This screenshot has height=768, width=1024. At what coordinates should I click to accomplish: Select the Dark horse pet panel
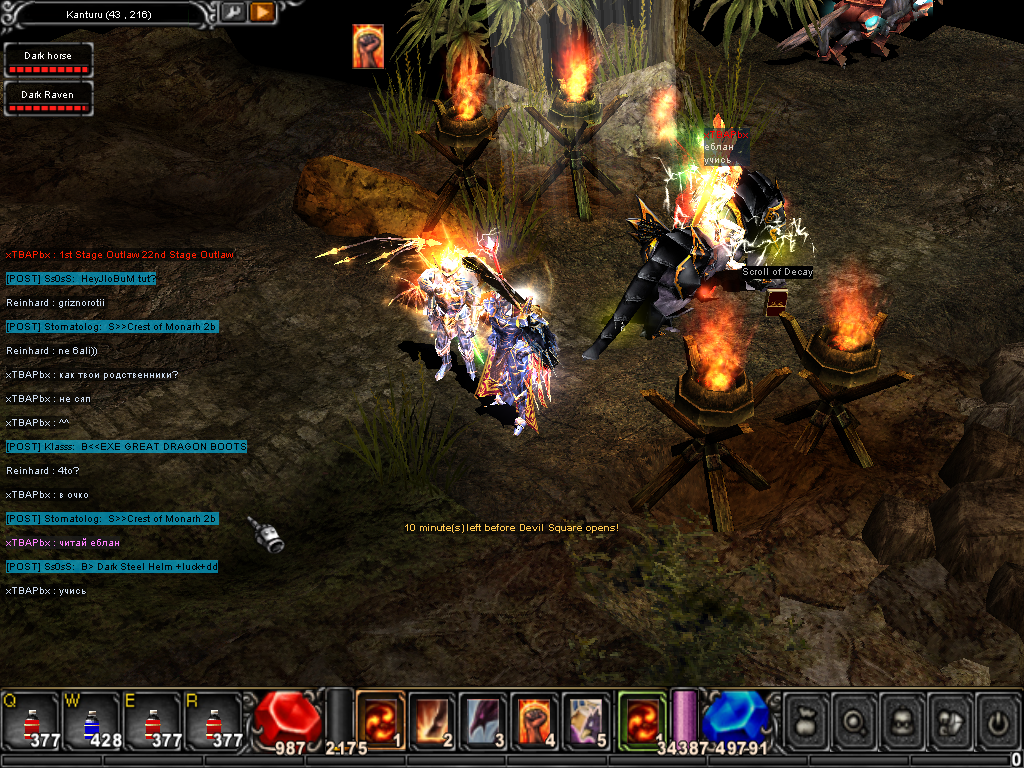48,61
